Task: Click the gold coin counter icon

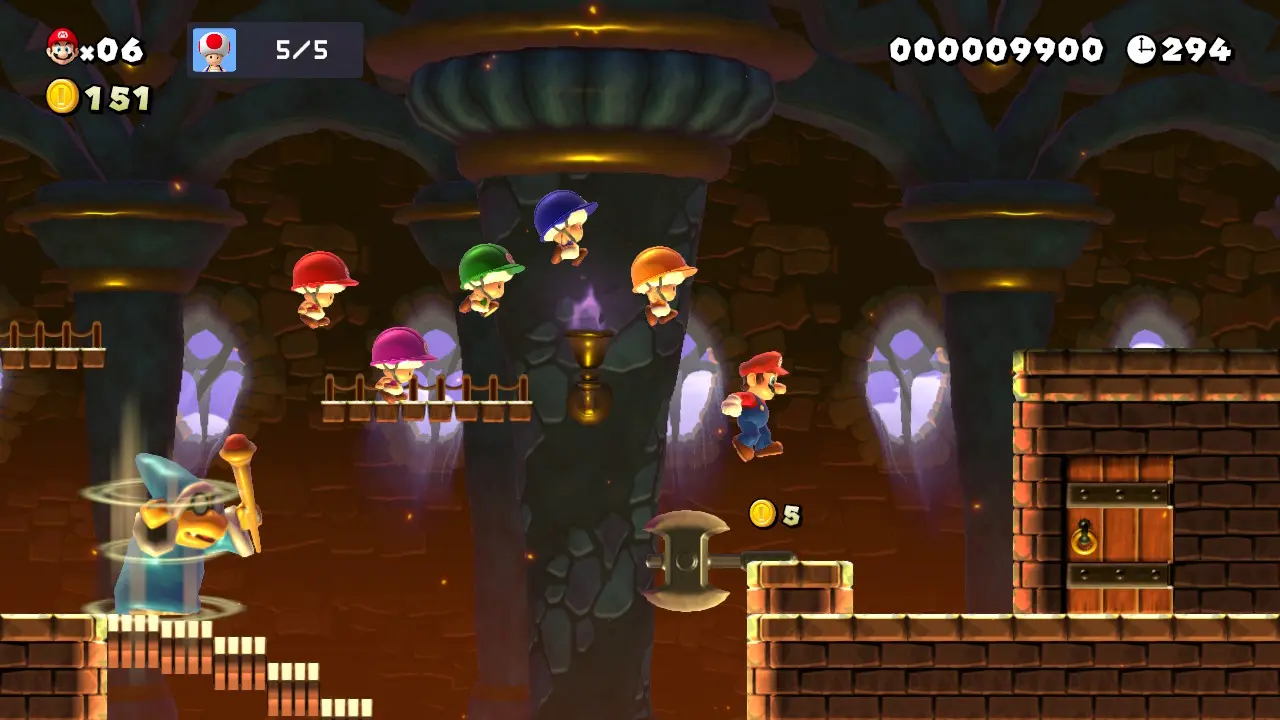Action: pyautogui.click(x=62, y=97)
